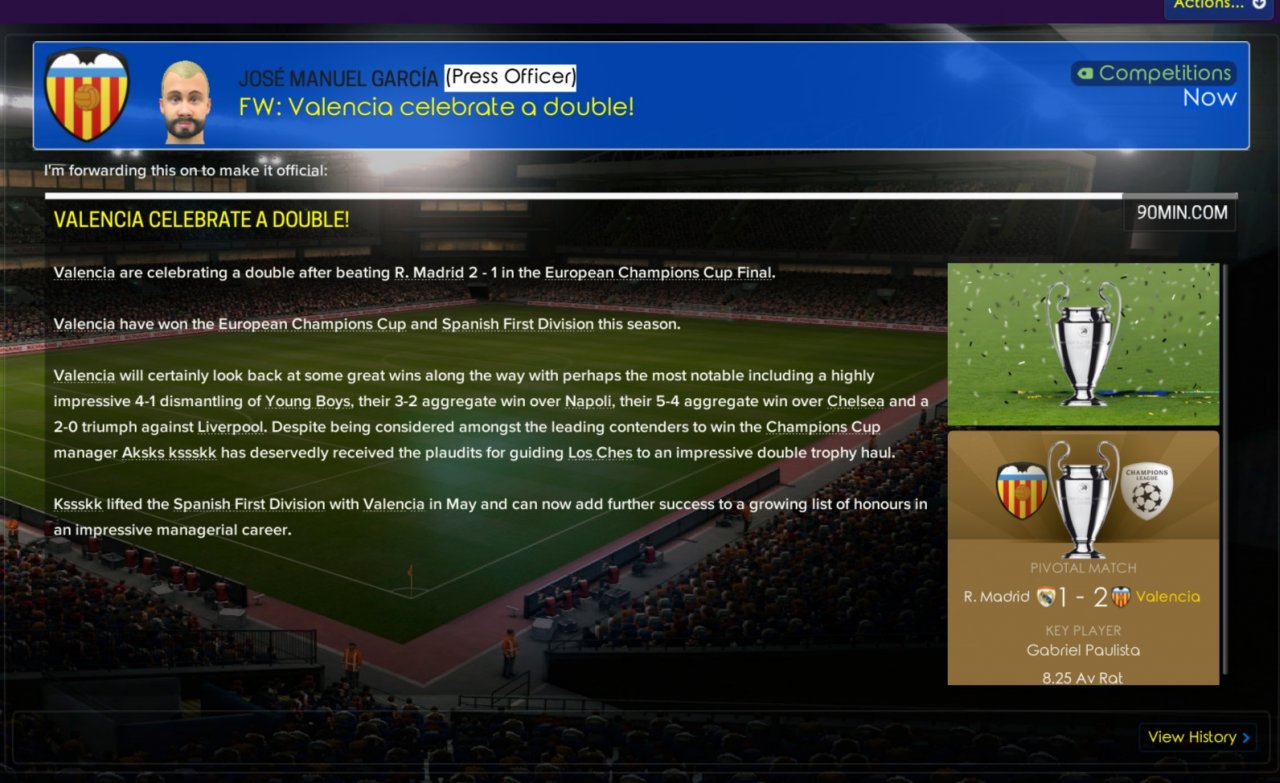Select key player Gabriel Paulista

1083,650
